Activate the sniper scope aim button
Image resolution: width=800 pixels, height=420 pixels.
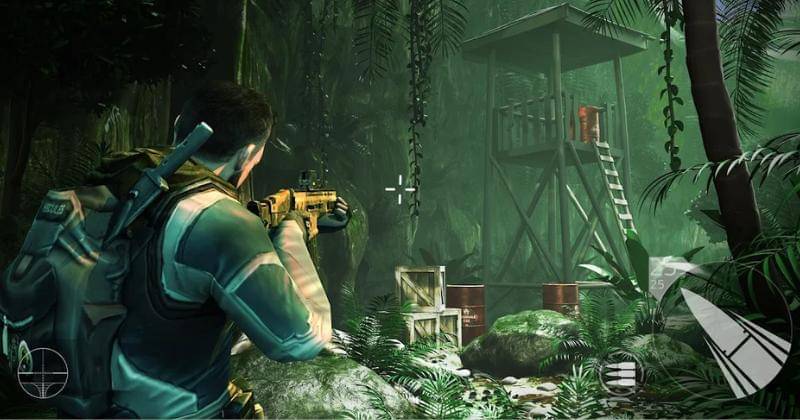tap(42, 372)
